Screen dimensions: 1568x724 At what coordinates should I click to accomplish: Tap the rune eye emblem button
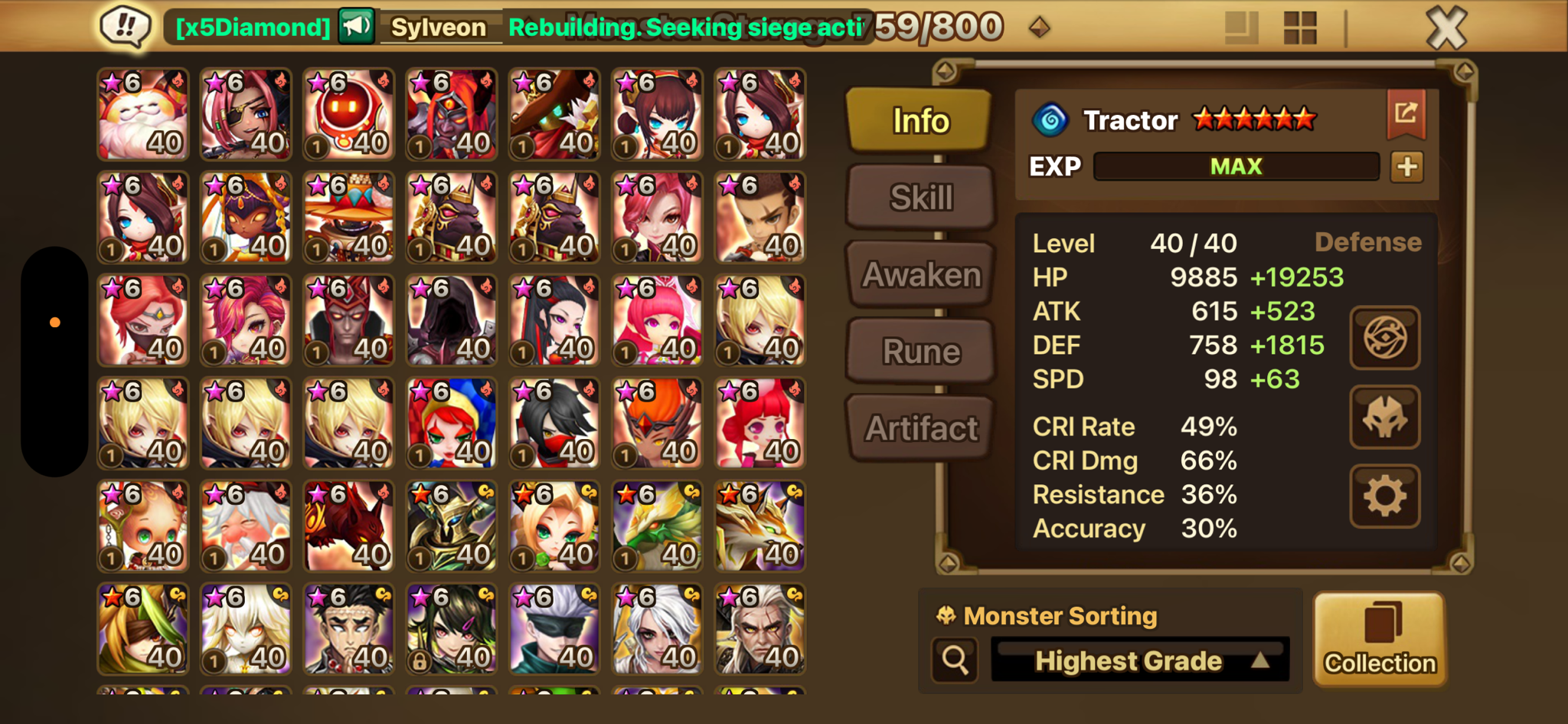tap(1384, 338)
